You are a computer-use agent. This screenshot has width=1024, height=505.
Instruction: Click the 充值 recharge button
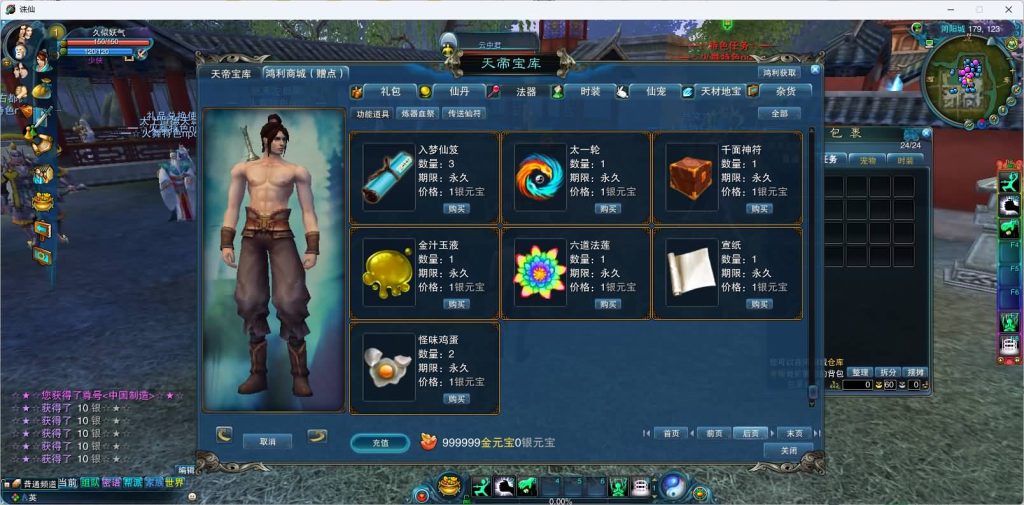coord(380,442)
